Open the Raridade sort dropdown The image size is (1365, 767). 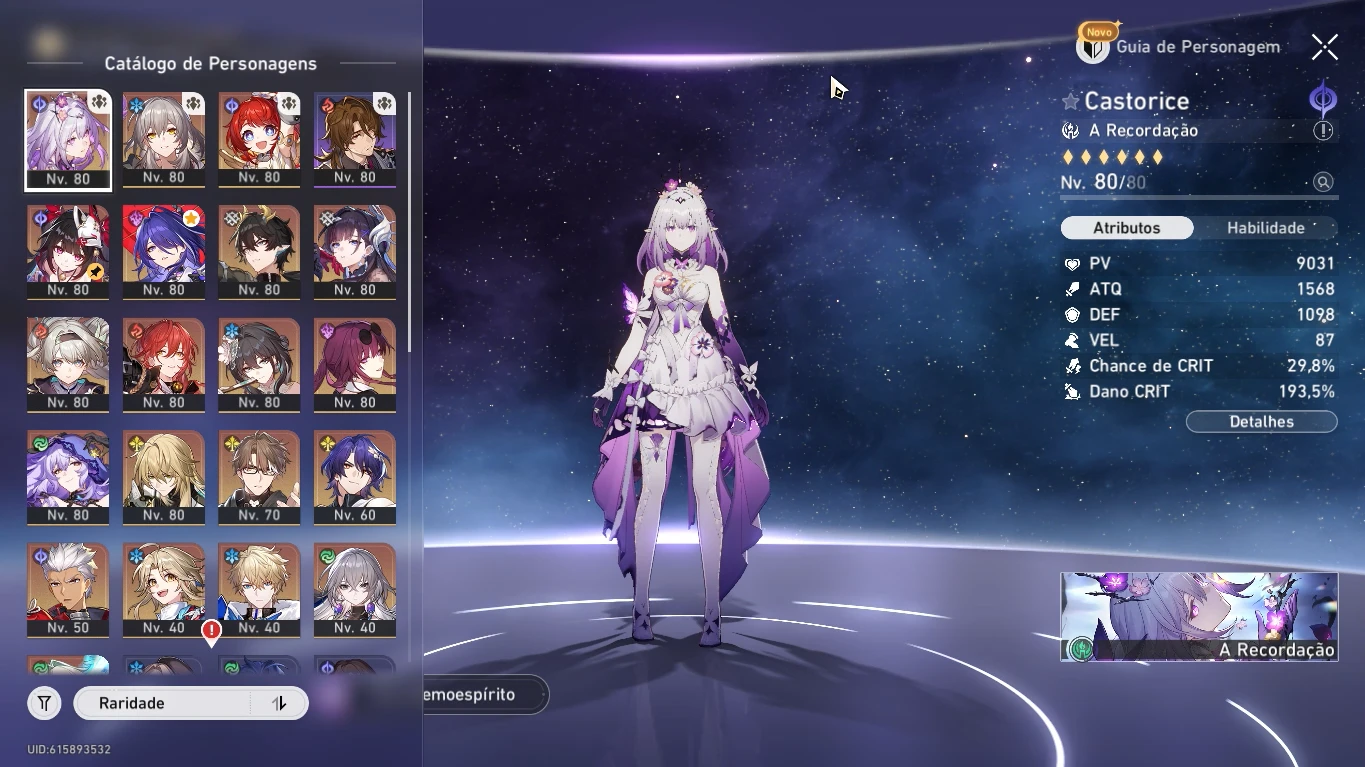click(165, 704)
